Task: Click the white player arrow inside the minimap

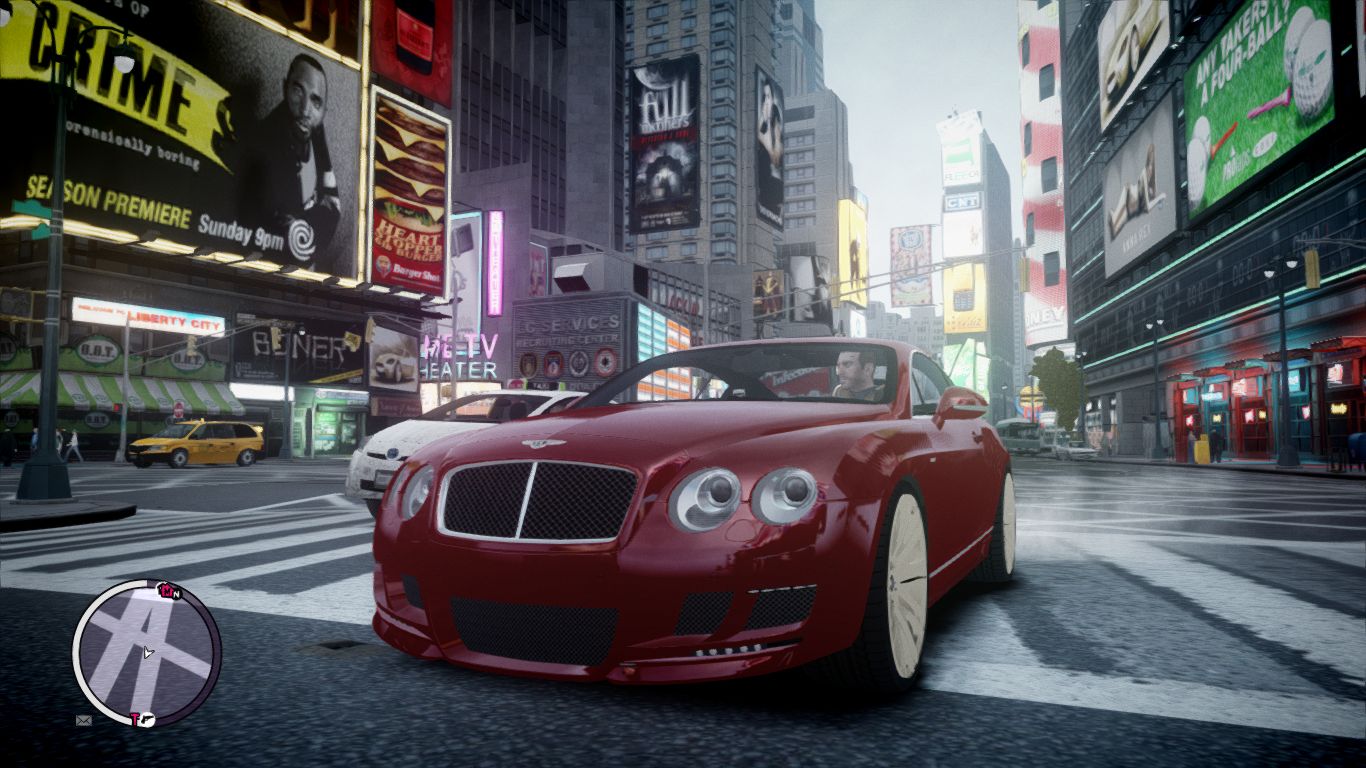Action: click(148, 652)
